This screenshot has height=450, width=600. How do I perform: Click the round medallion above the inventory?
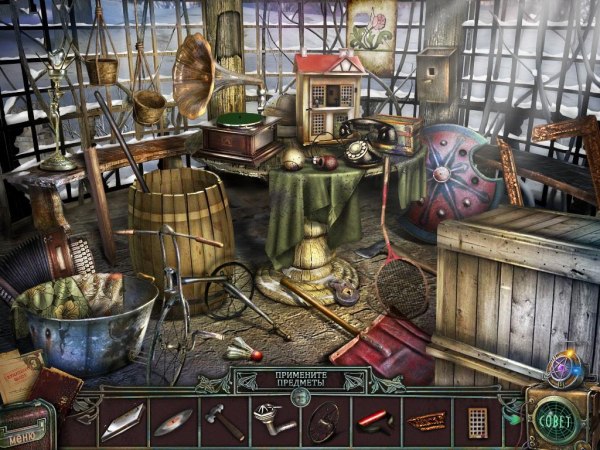(x=300, y=397)
